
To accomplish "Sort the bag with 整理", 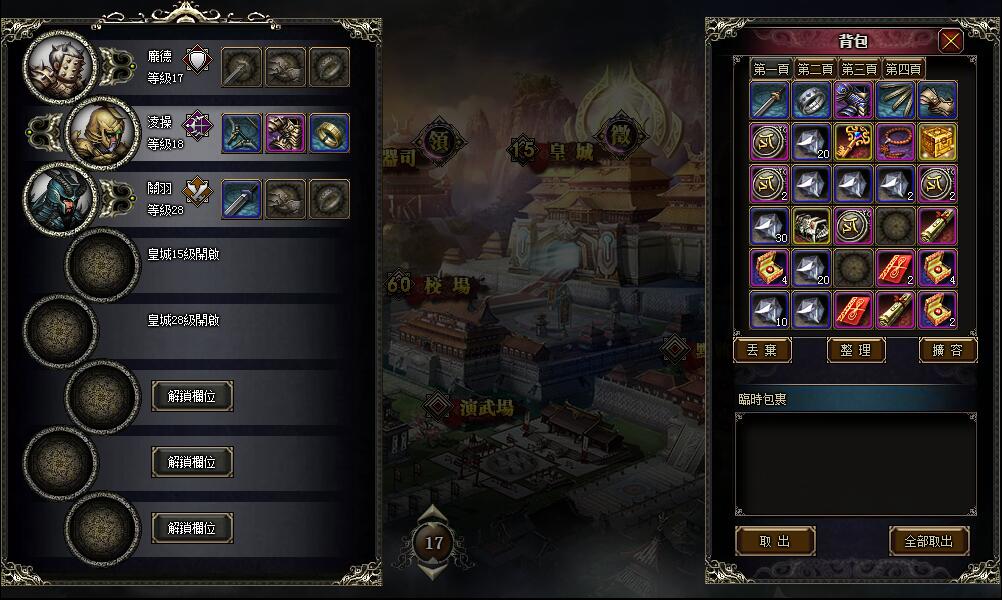I will (x=856, y=350).
